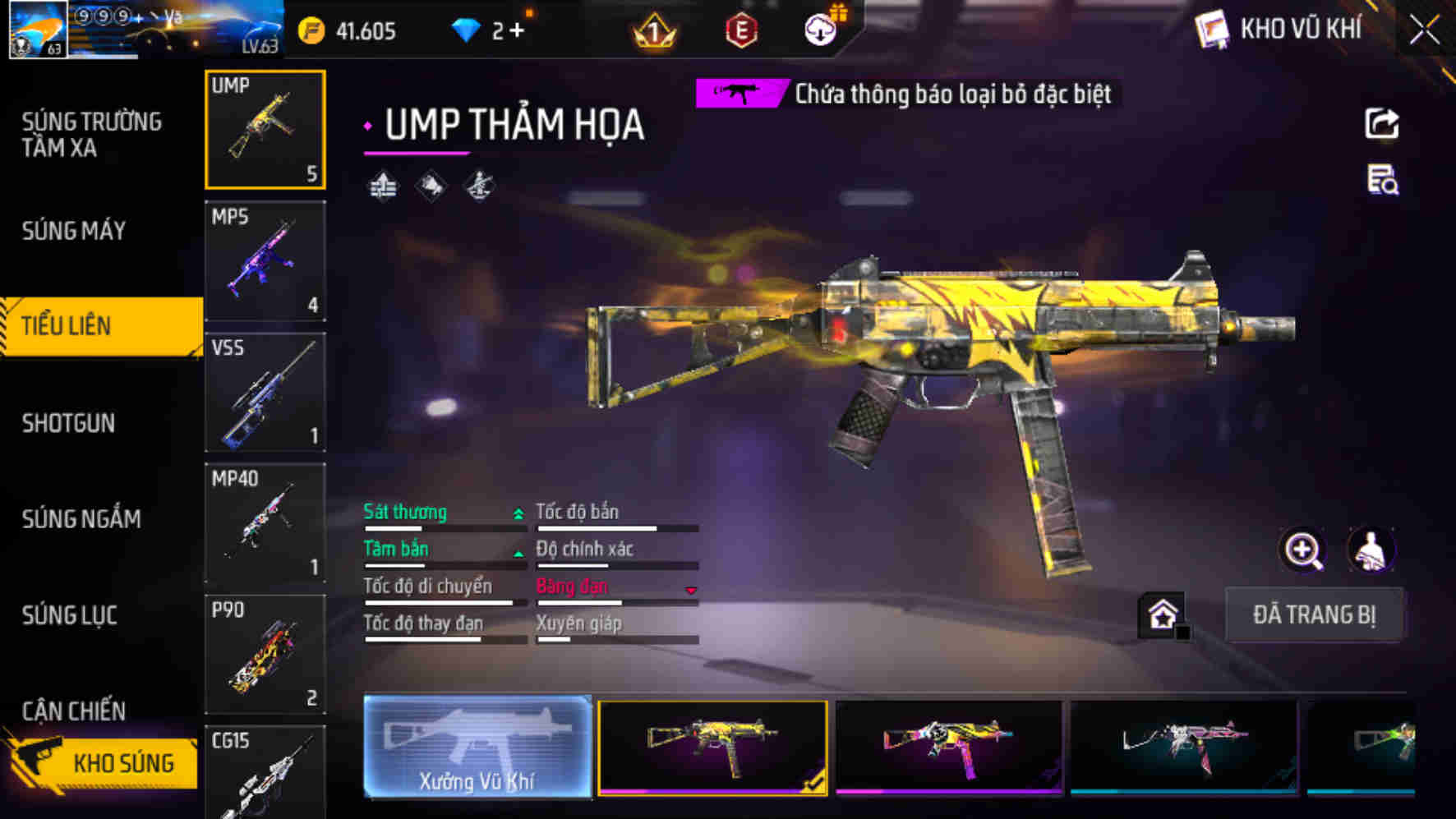1456x819 pixels.
Task: Expand the Tầm bắn stat arrow
Action: click(x=518, y=551)
